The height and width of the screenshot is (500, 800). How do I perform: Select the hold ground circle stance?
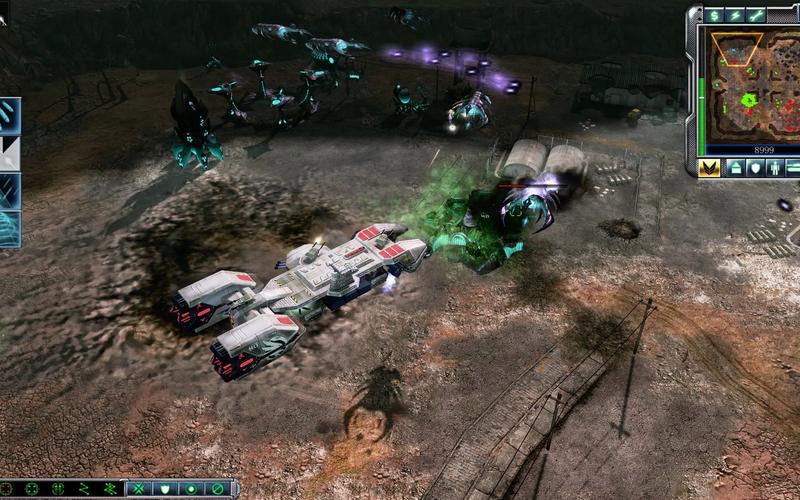[x=191, y=489]
